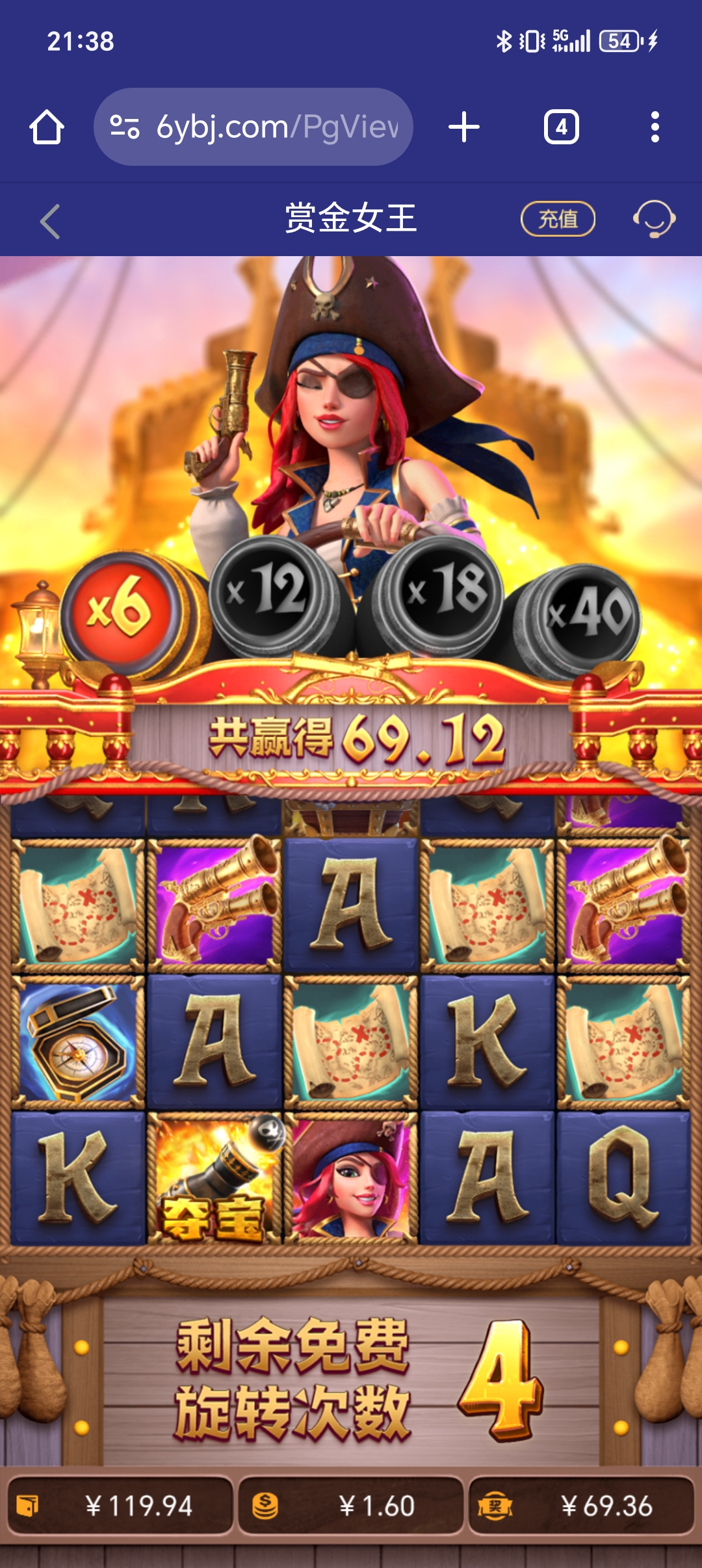Image resolution: width=702 pixels, height=1568 pixels.
Task: Open the browser home page
Action: click(47, 127)
